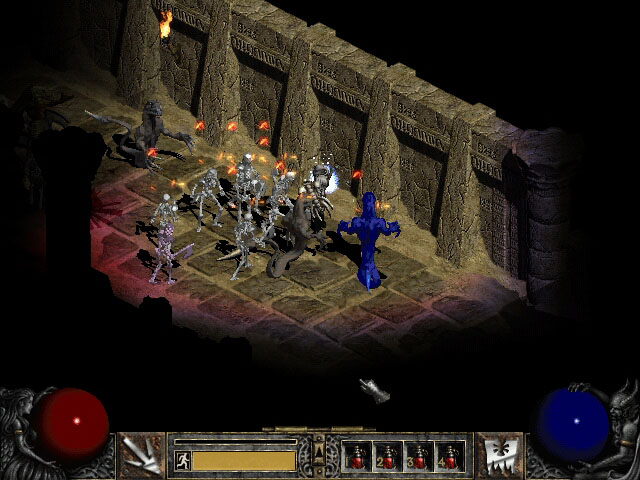Toggle the run/walk button
Image resolution: width=640 pixels, height=480 pixels.
click(x=183, y=460)
